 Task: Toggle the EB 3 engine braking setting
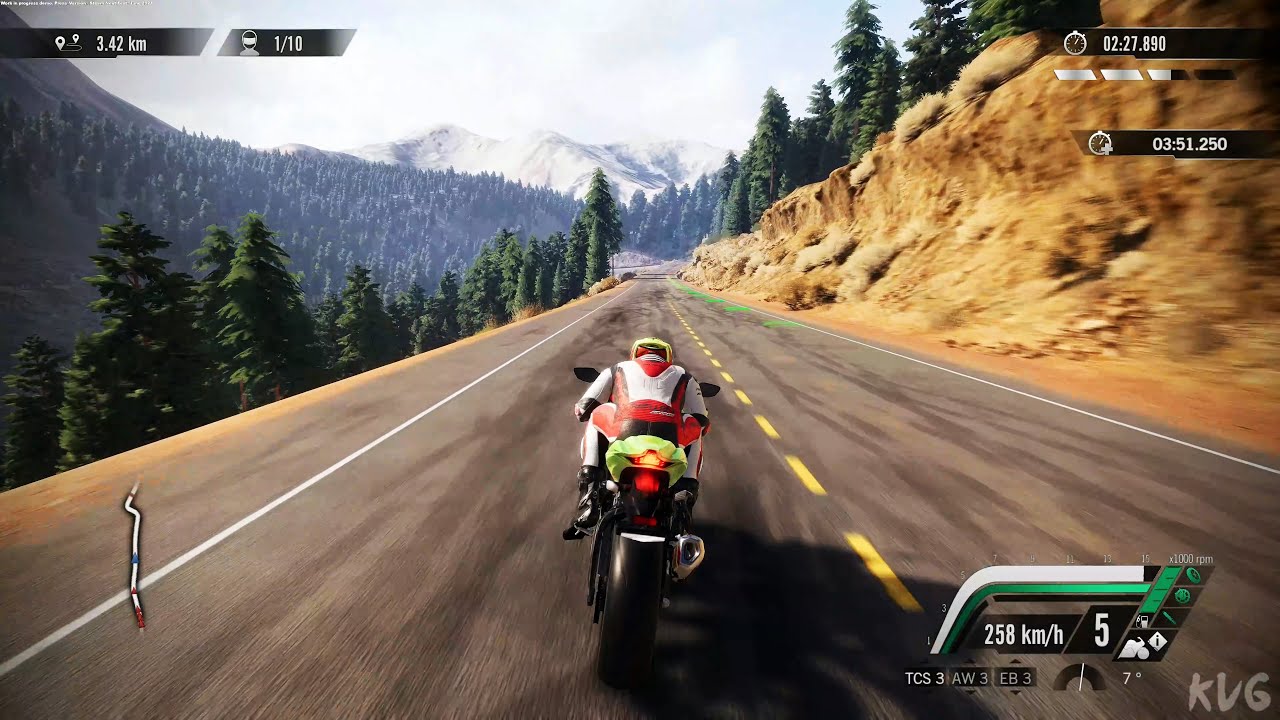click(x=1018, y=678)
